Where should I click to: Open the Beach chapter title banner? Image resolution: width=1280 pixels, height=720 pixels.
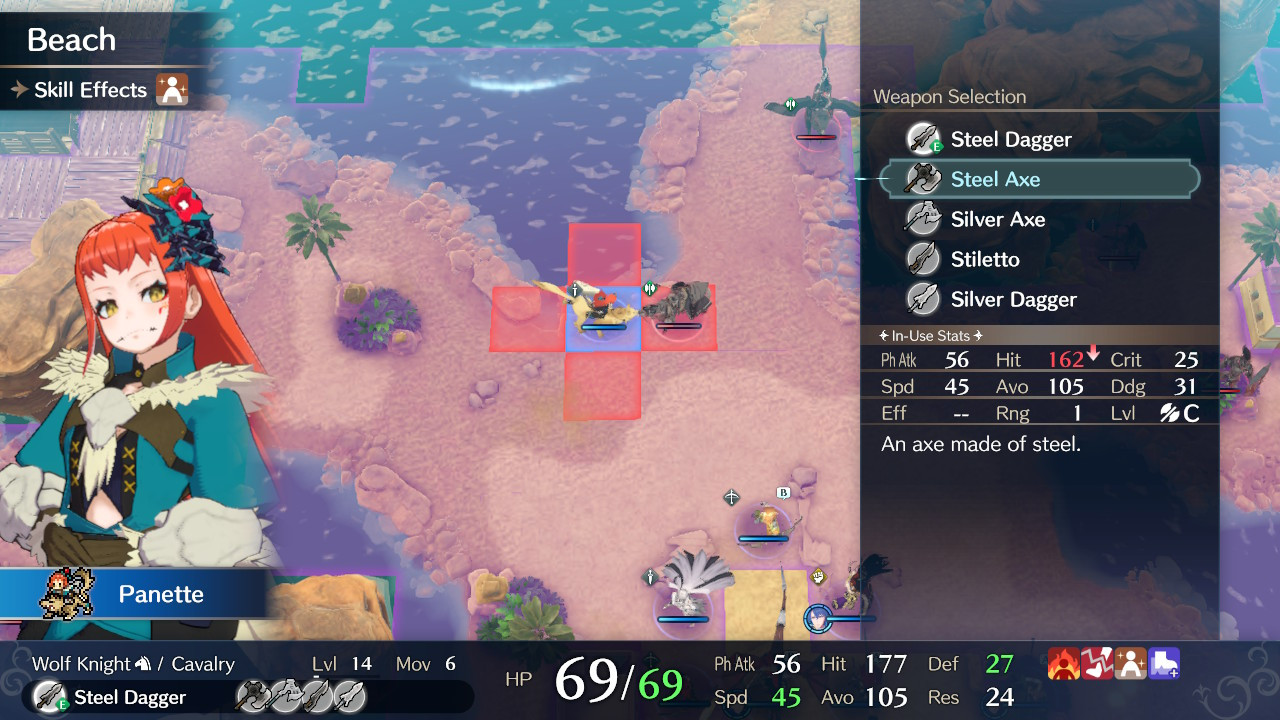70,39
